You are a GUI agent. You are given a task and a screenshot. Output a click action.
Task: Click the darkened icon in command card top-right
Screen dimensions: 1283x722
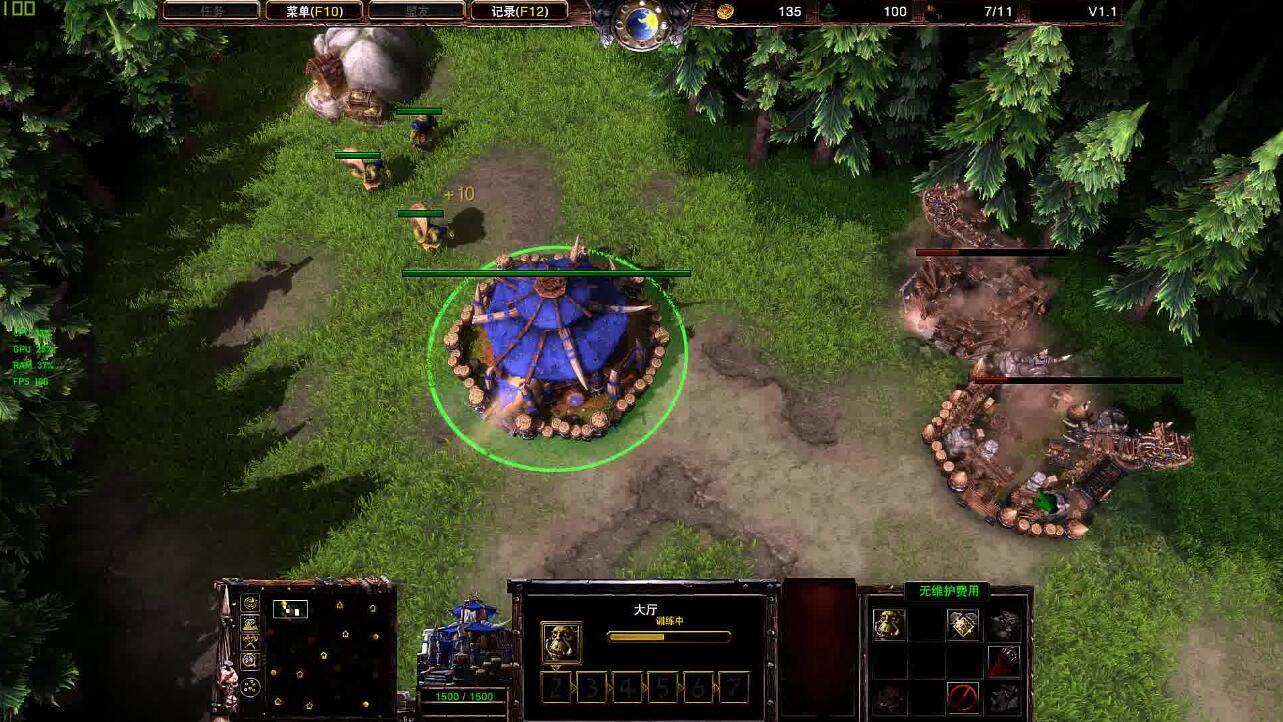[1004, 624]
